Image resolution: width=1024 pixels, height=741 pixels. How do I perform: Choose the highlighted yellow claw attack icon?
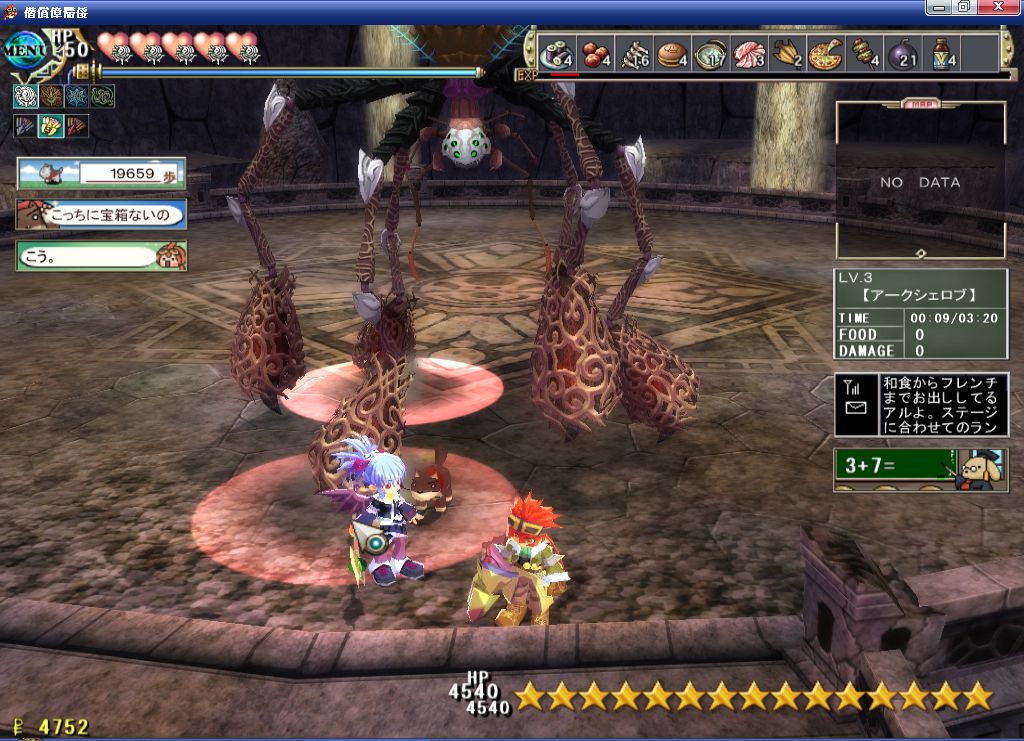tap(51, 126)
